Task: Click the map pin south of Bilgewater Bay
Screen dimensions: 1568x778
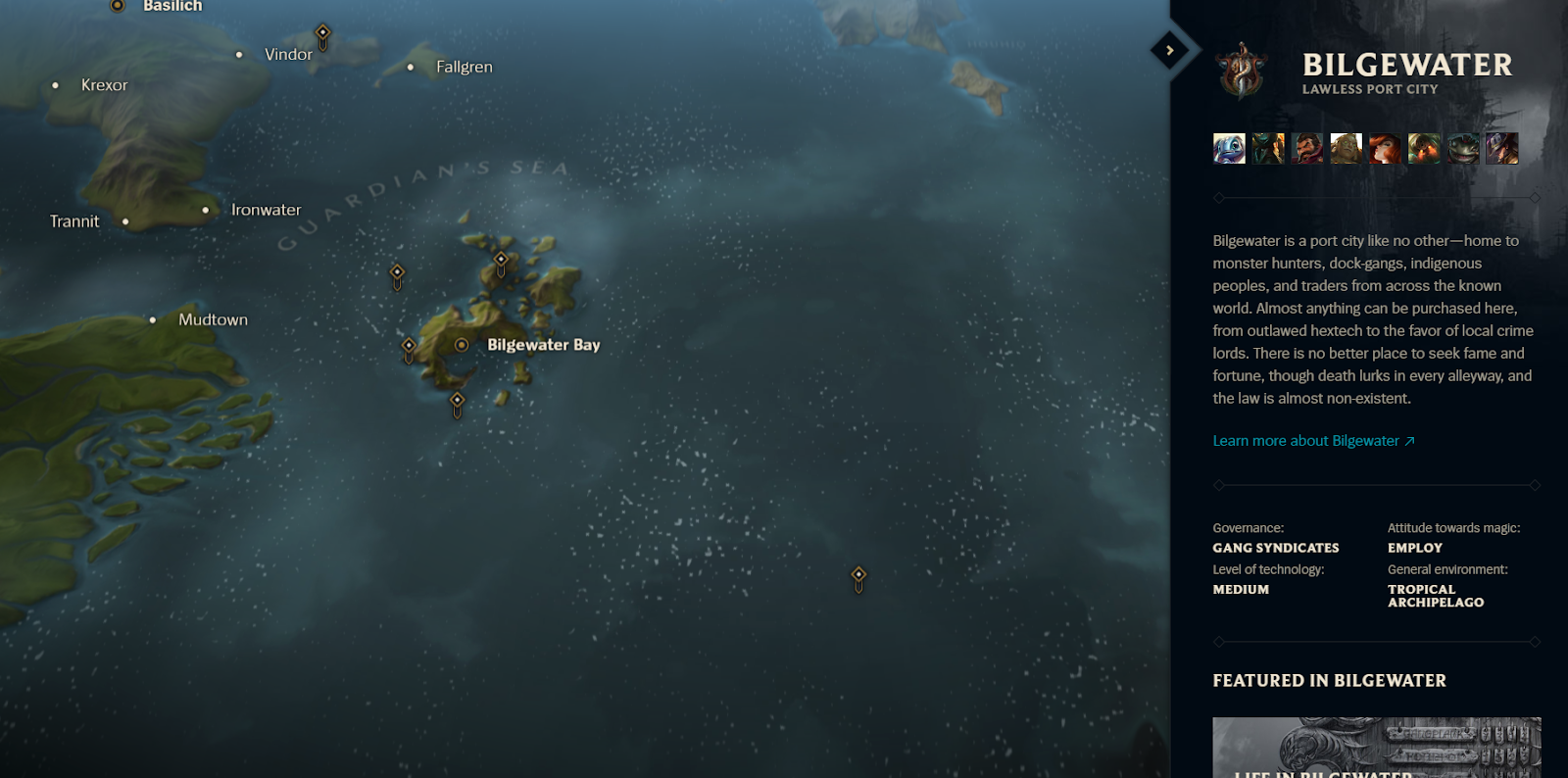Action: point(458,401)
